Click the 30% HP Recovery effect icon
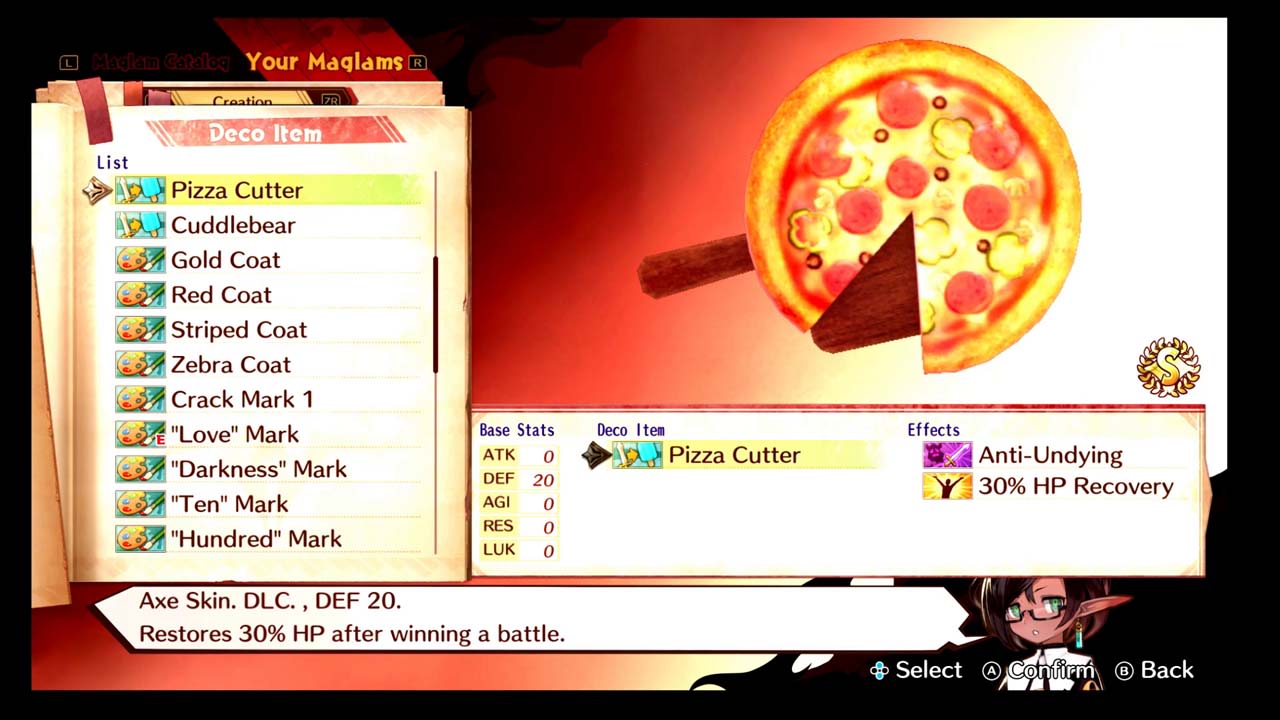Screen dimensions: 1280x720 point(946,487)
